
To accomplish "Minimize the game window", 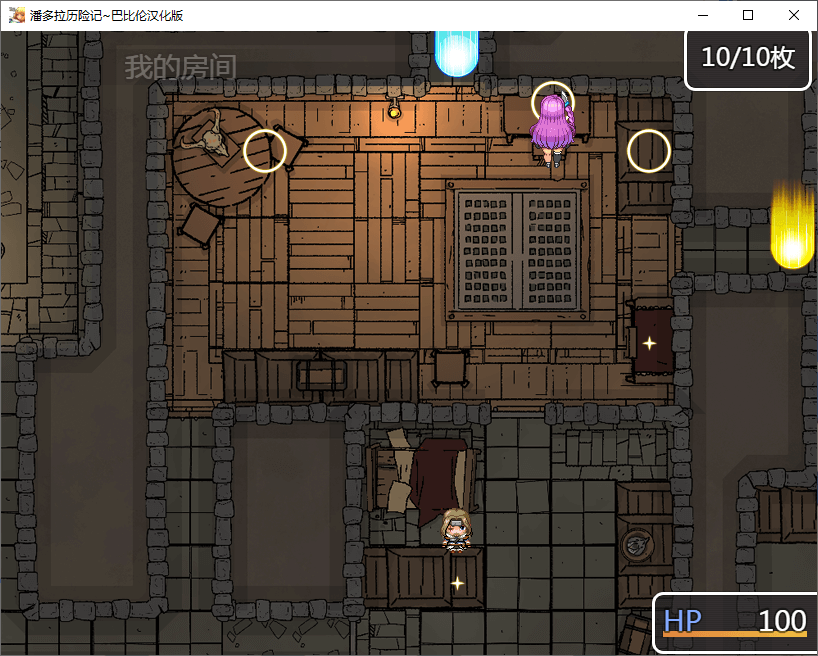I will click(x=703, y=15).
